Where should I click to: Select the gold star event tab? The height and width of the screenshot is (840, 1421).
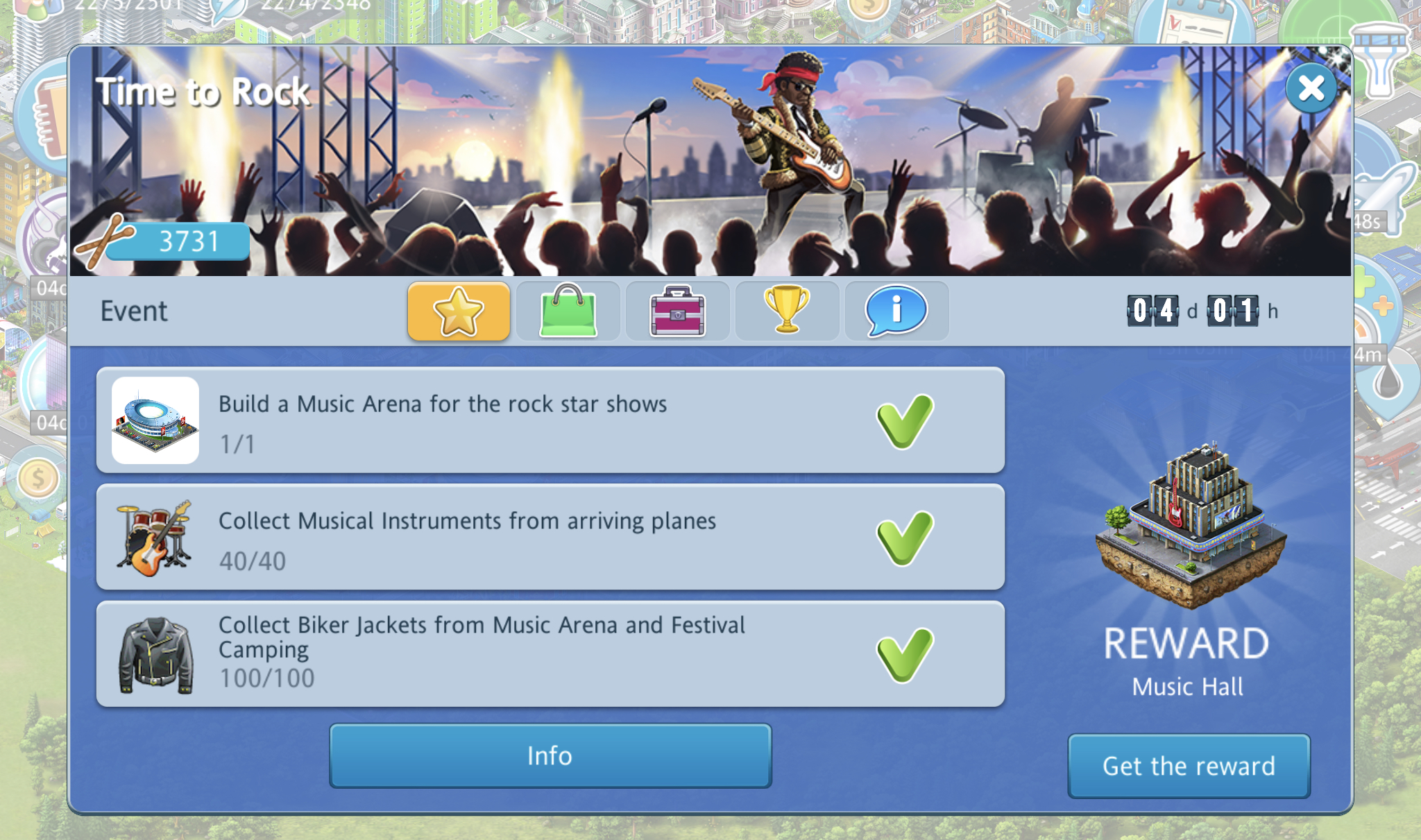pyautogui.click(x=459, y=311)
